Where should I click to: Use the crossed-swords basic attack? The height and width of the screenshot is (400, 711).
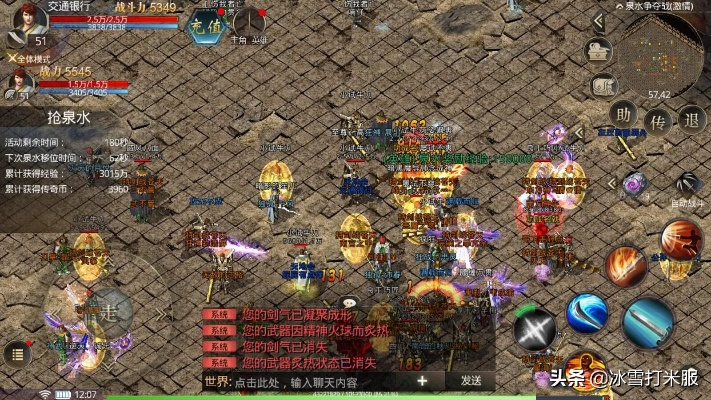click(534, 329)
